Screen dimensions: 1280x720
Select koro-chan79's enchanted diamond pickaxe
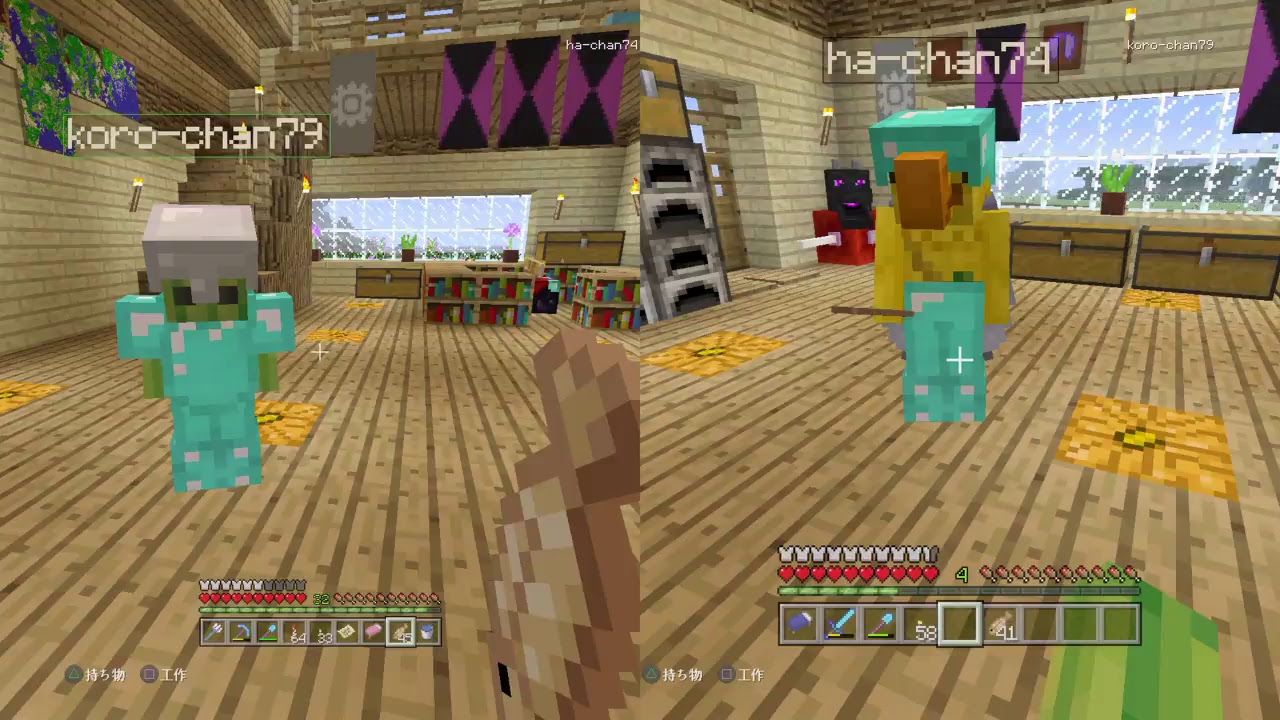pyautogui.click(x=241, y=631)
